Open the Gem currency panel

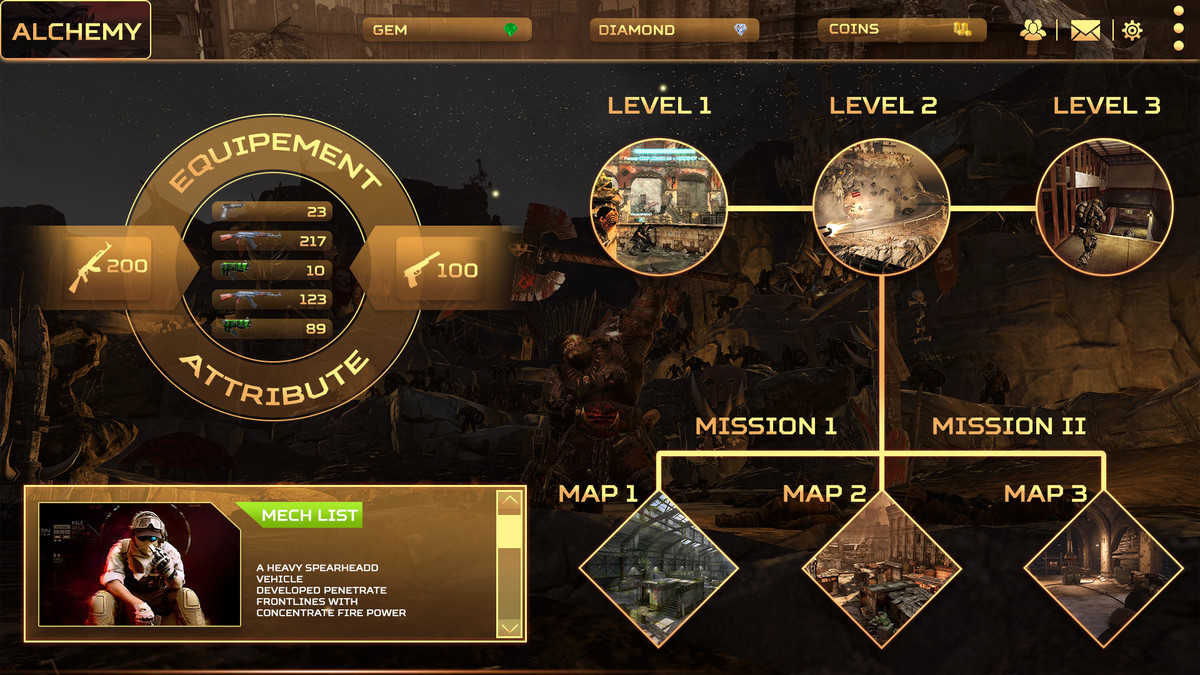446,30
